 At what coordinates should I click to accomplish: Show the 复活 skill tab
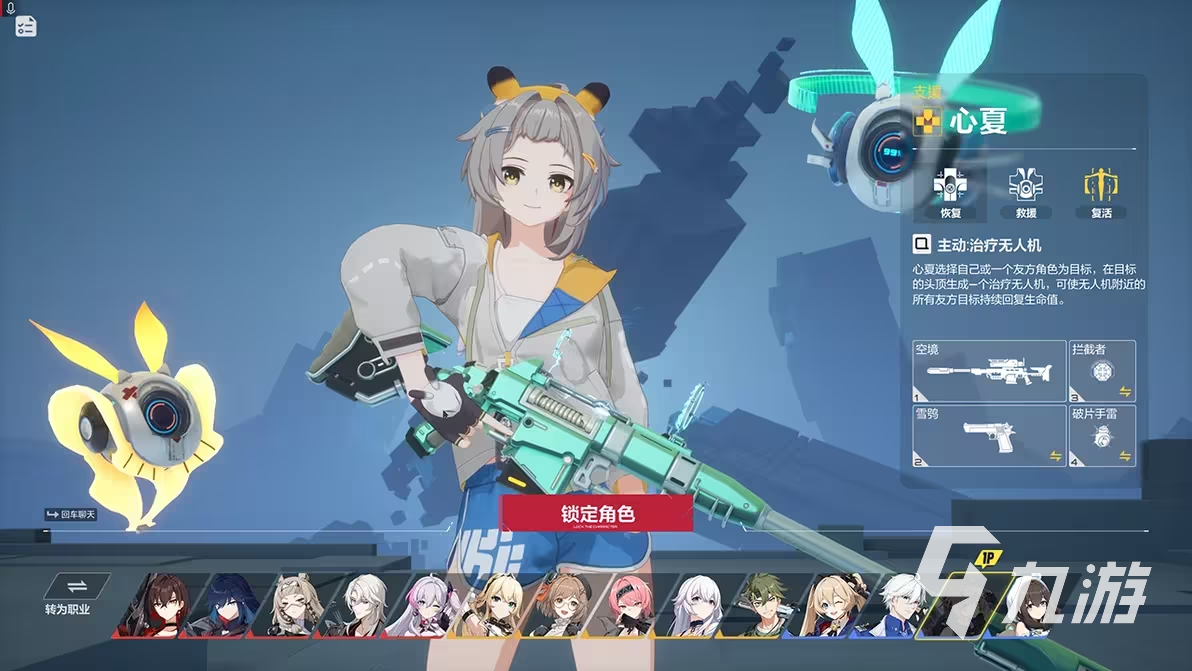pos(1101,193)
